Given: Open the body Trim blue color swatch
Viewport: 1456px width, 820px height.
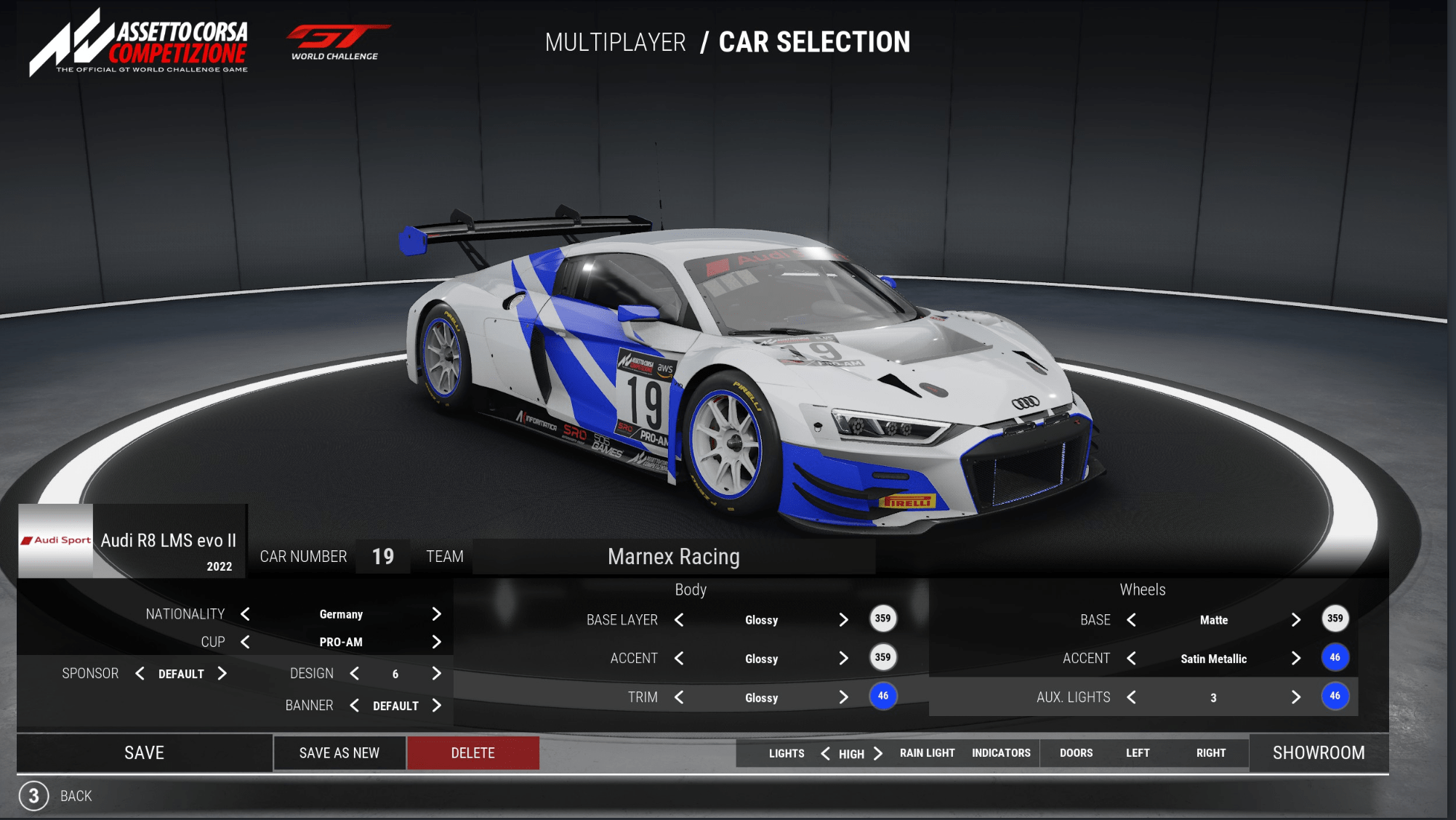Looking at the screenshot, I should pos(882,696).
